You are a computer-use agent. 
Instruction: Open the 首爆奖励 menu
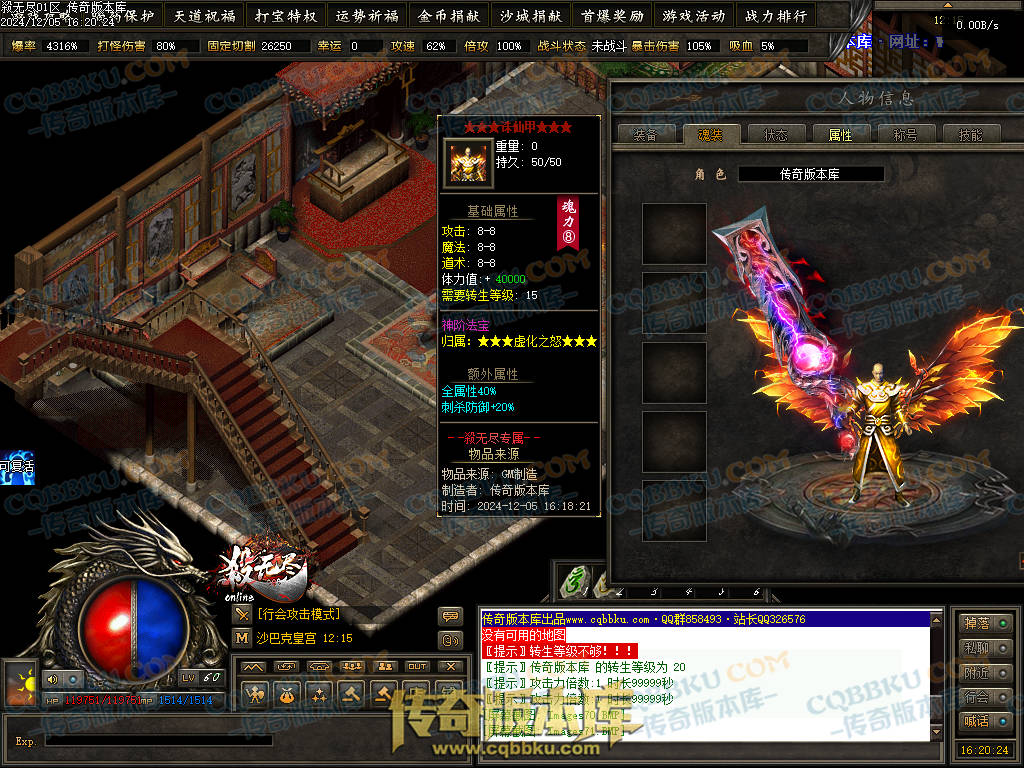point(611,16)
